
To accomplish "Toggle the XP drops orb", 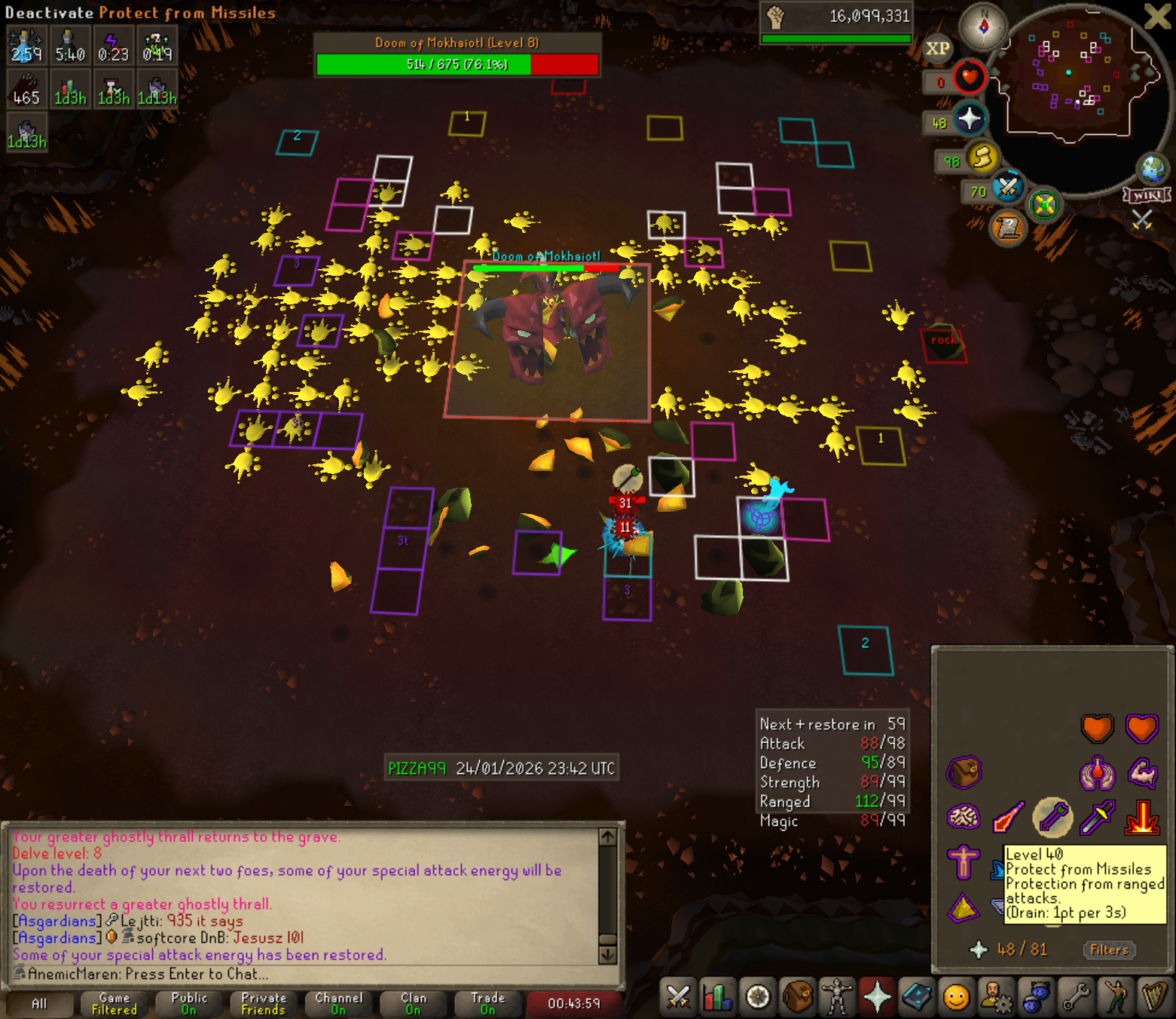I will point(937,48).
